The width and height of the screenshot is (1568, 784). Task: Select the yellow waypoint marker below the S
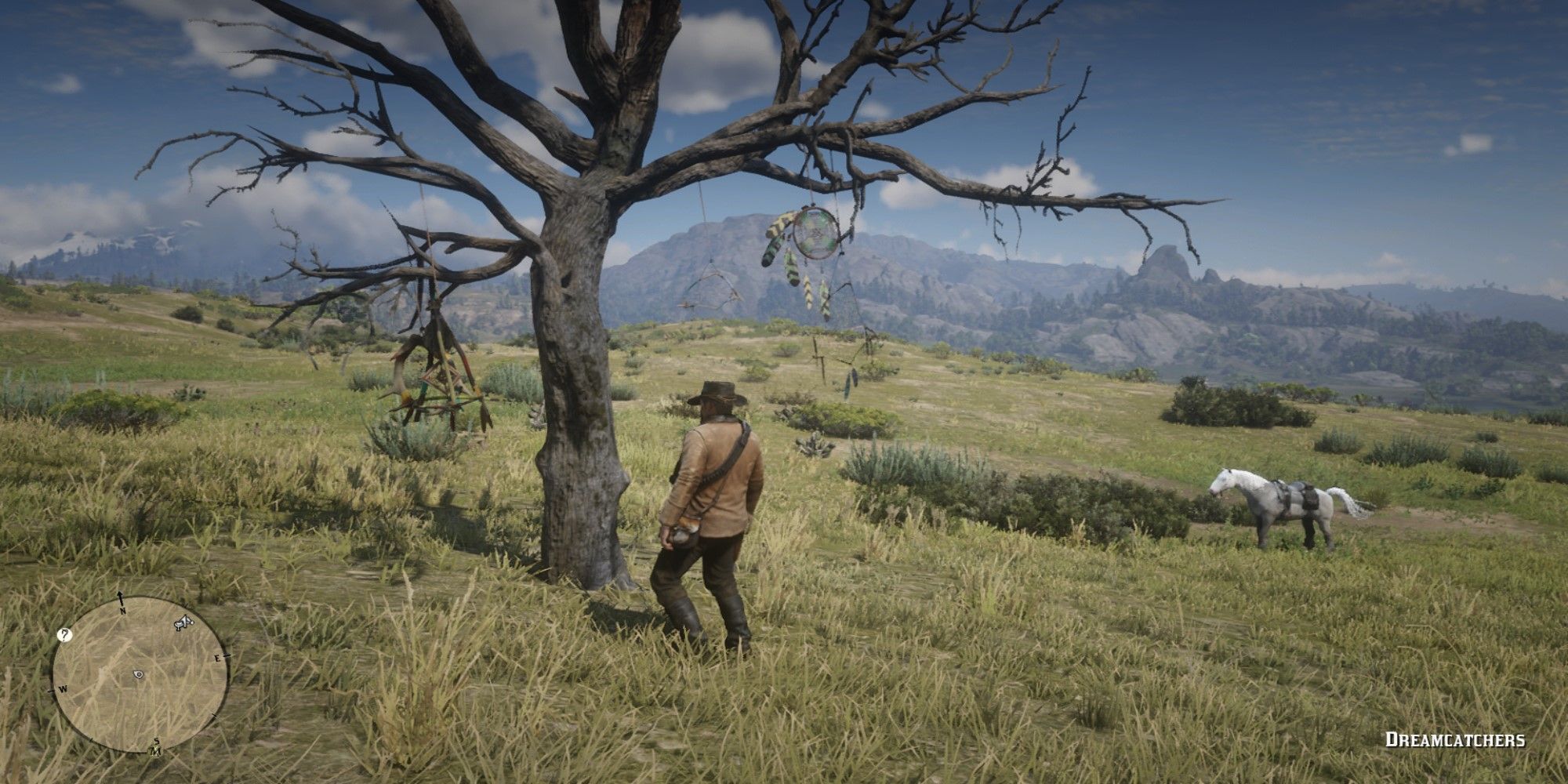(155, 753)
